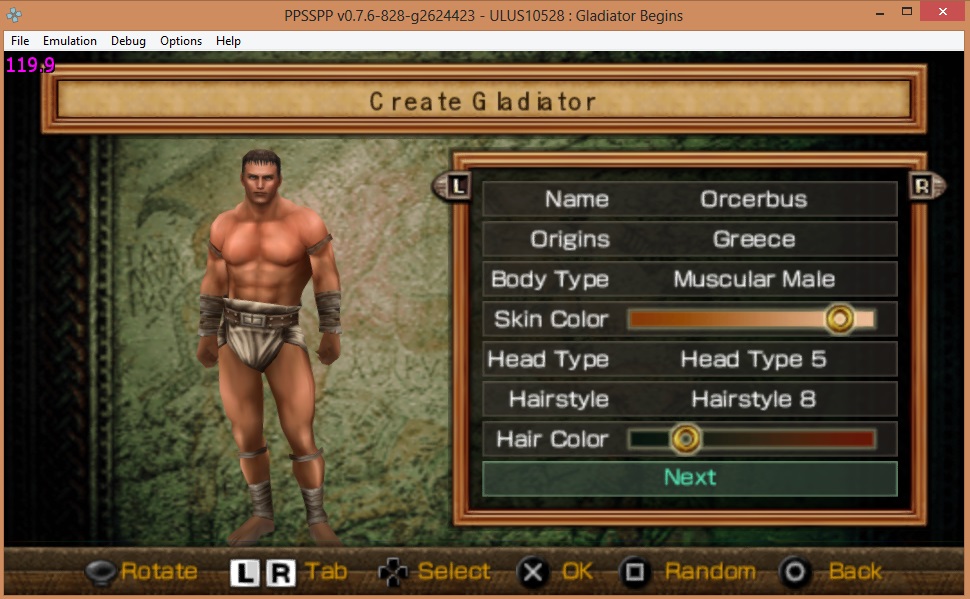Select the Head Type 5 row
Viewport: 970px width, 599px height.
click(689, 359)
